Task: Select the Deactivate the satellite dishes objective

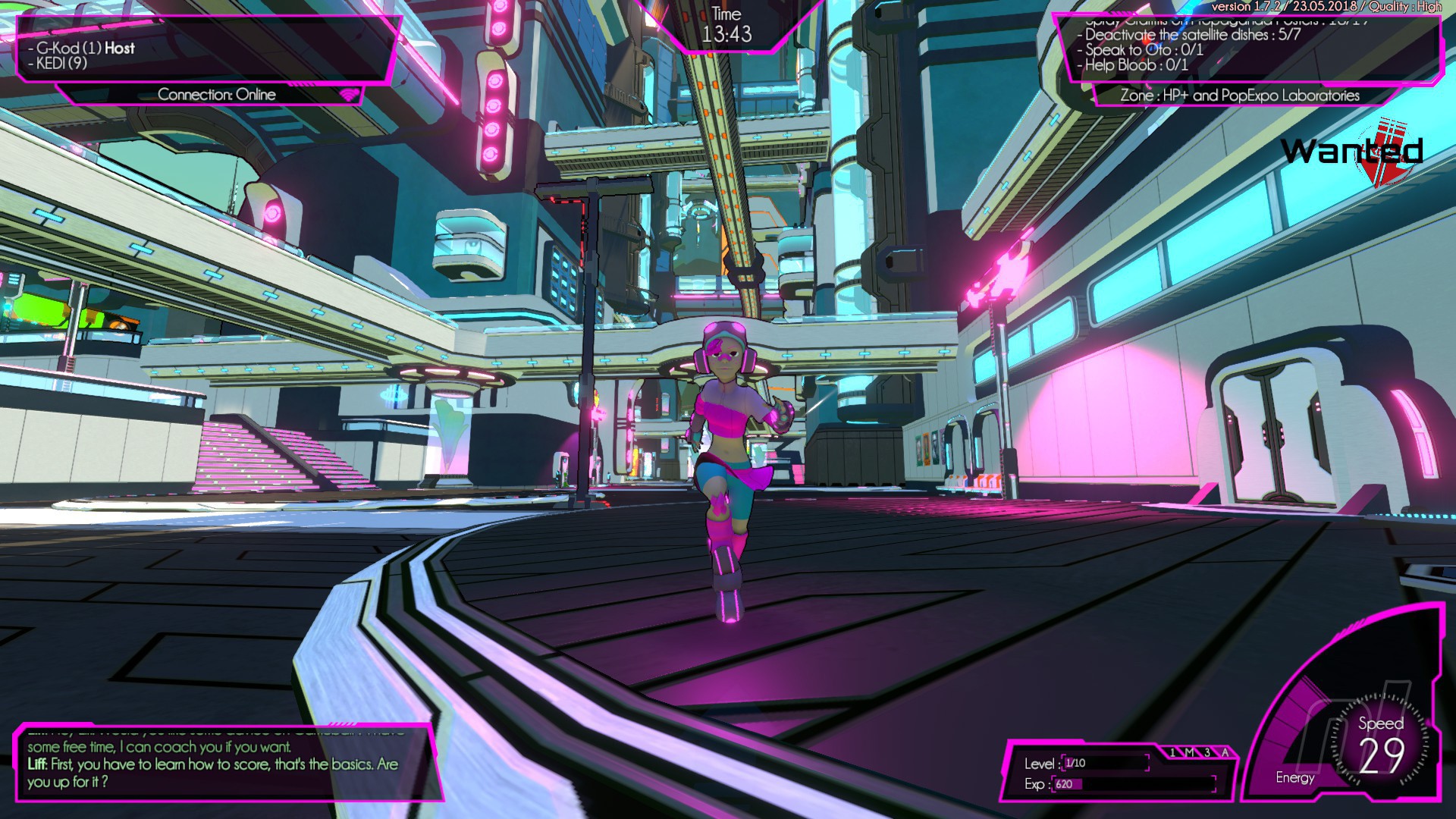Action: [1192, 35]
